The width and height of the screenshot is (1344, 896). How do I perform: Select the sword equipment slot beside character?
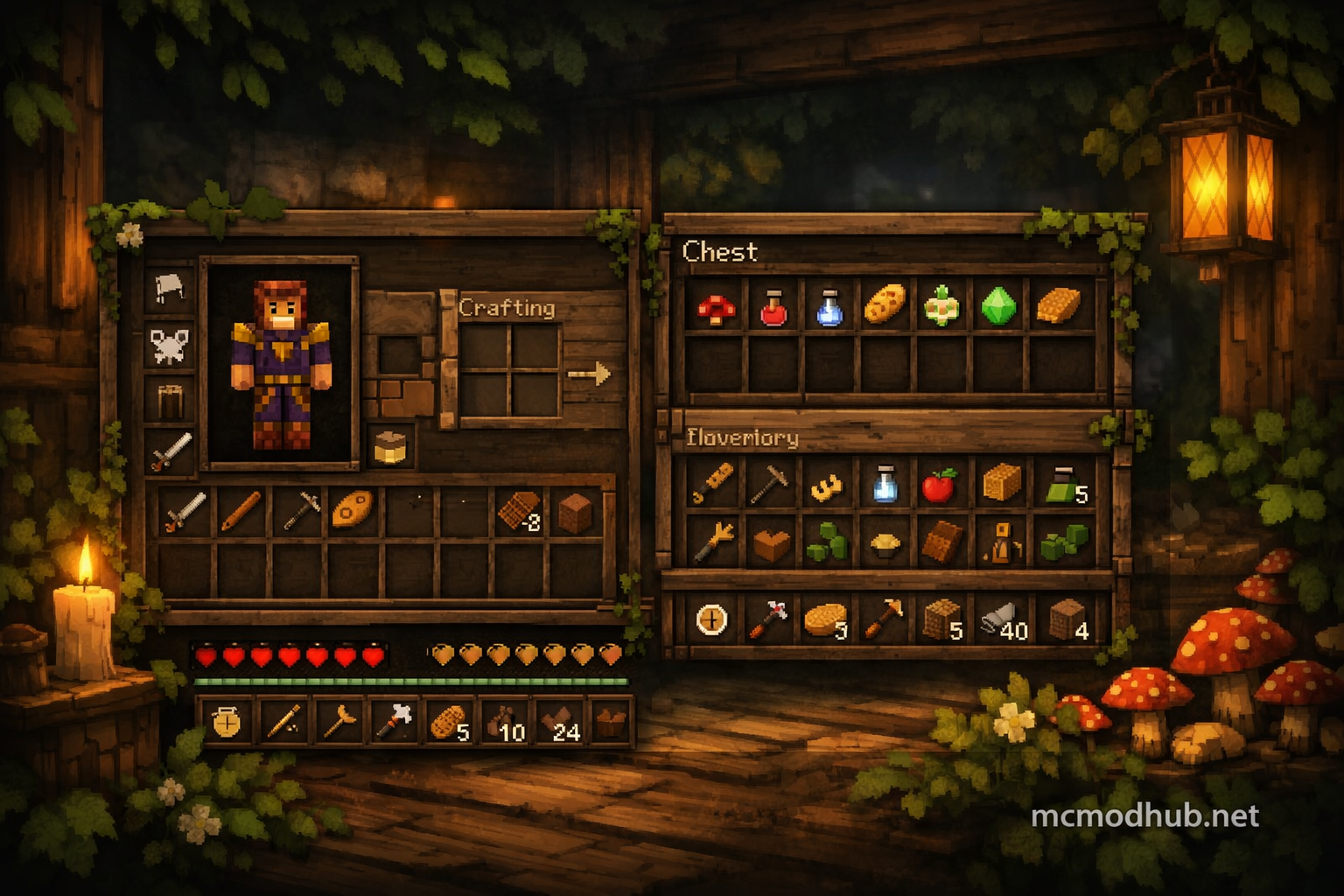click(171, 451)
